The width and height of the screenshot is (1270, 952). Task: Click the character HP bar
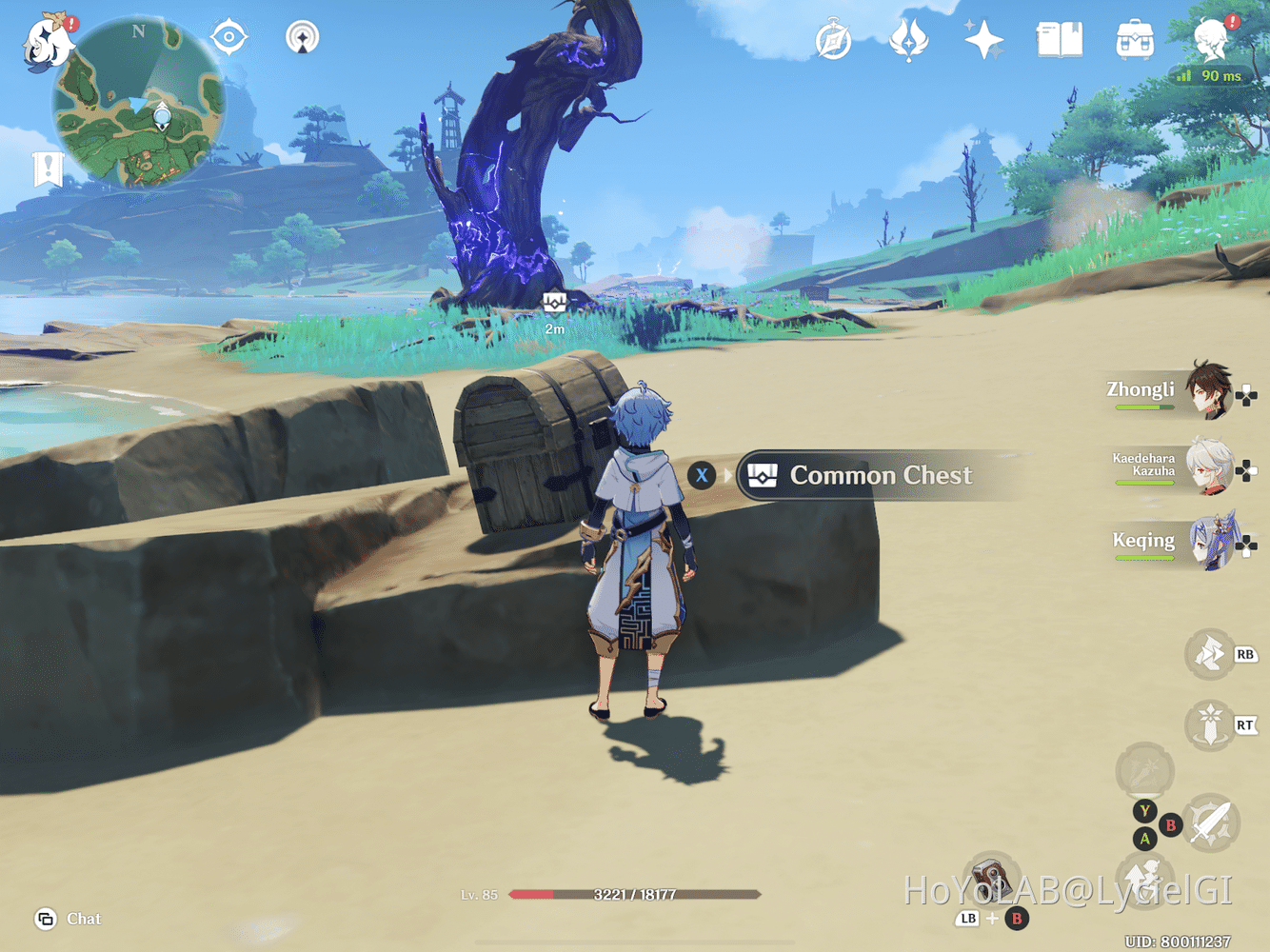633,894
